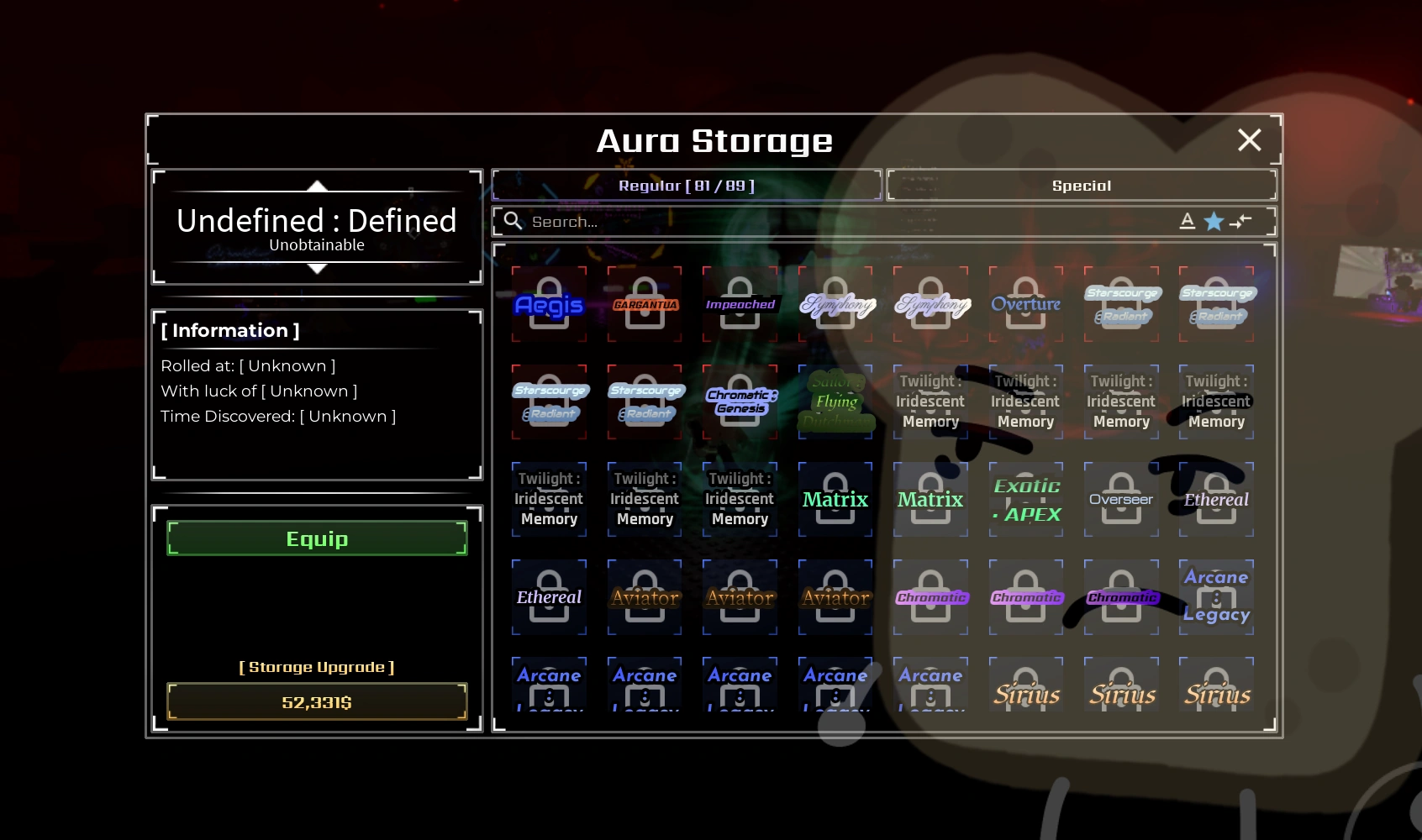Switch to the Special tab
Image resolution: width=1422 pixels, height=840 pixels.
point(1081,185)
